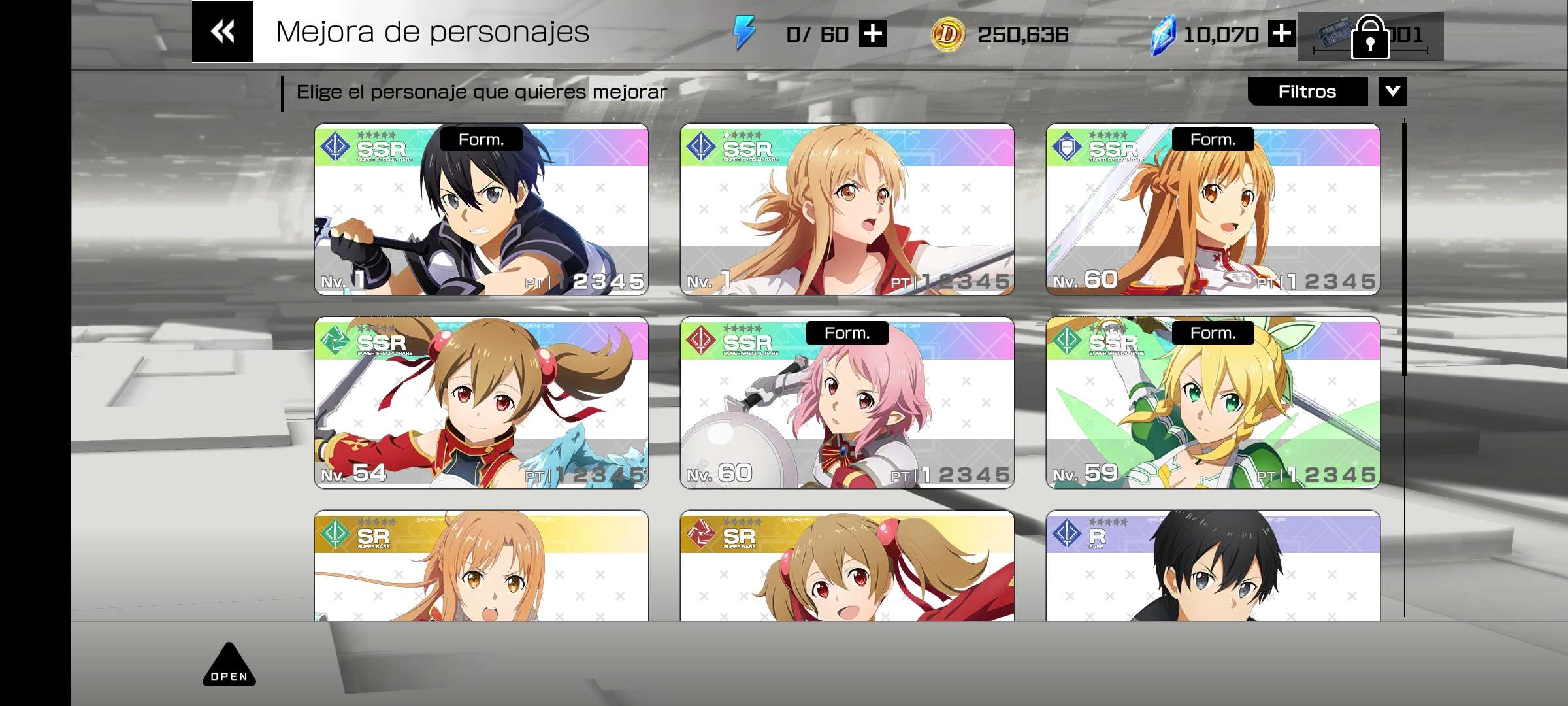Choose the SSR Leafa card at level 59
Image resolution: width=1568 pixels, height=706 pixels.
click(1213, 403)
